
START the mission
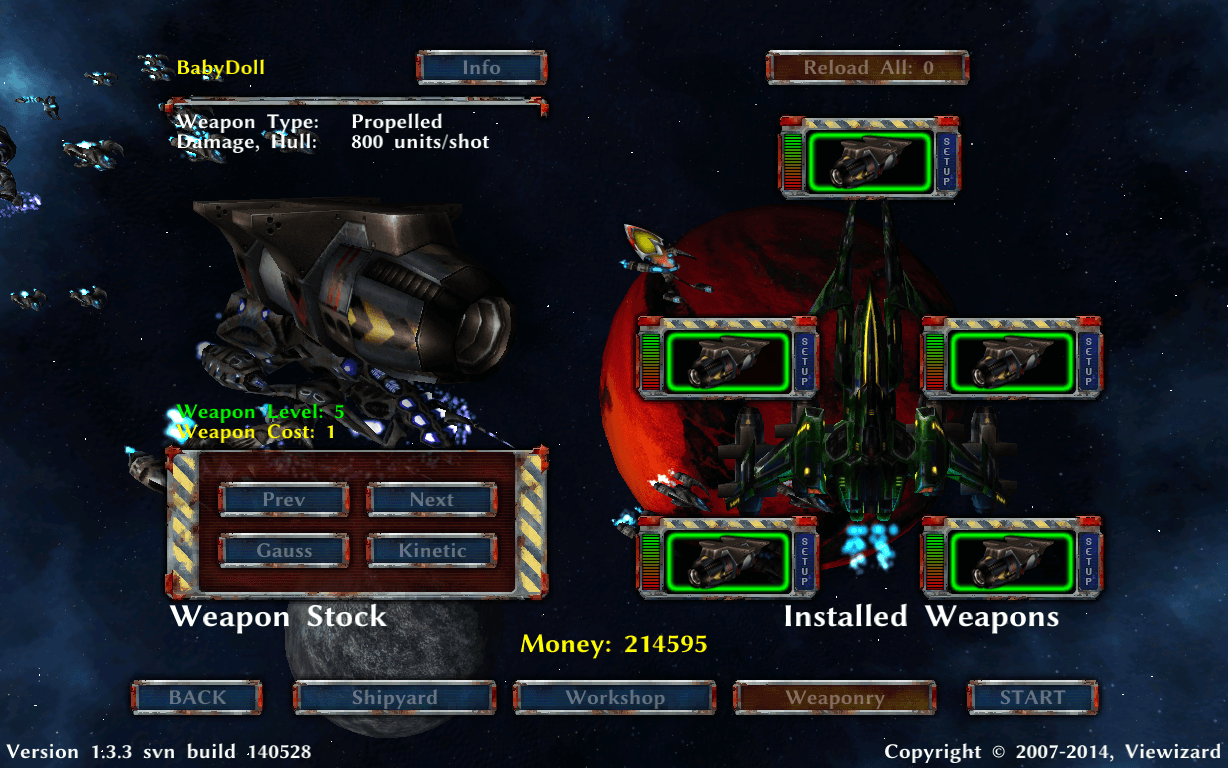click(x=1032, y=698)
